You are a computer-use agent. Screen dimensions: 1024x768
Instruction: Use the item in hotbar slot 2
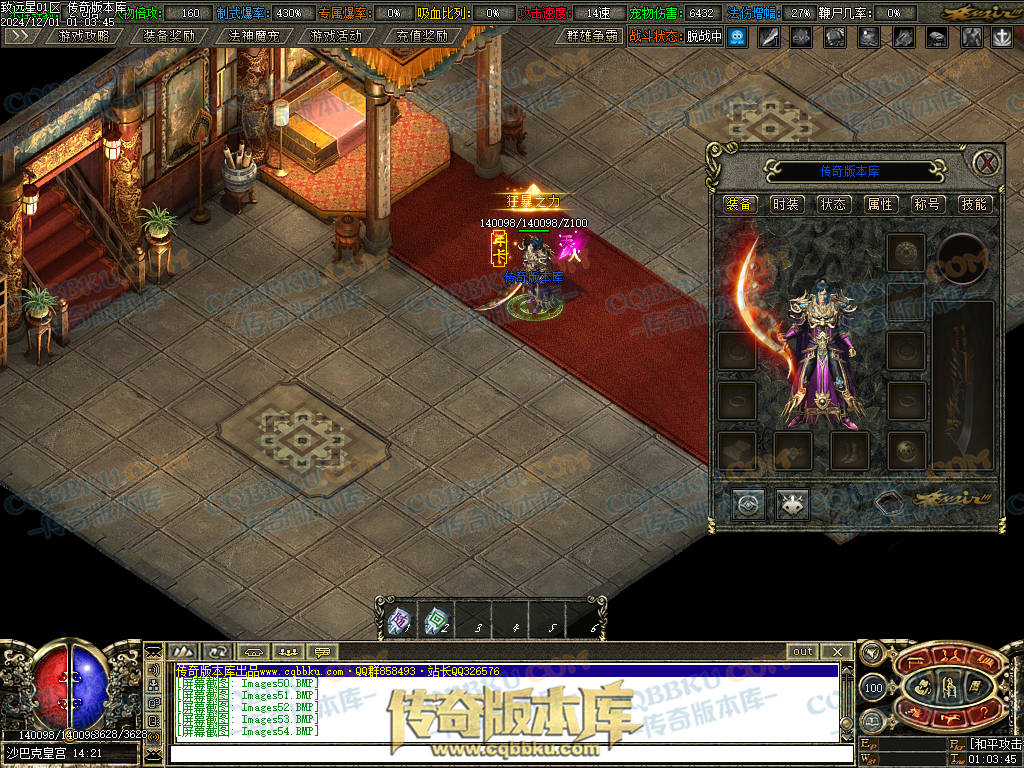[x=435, y=622]
